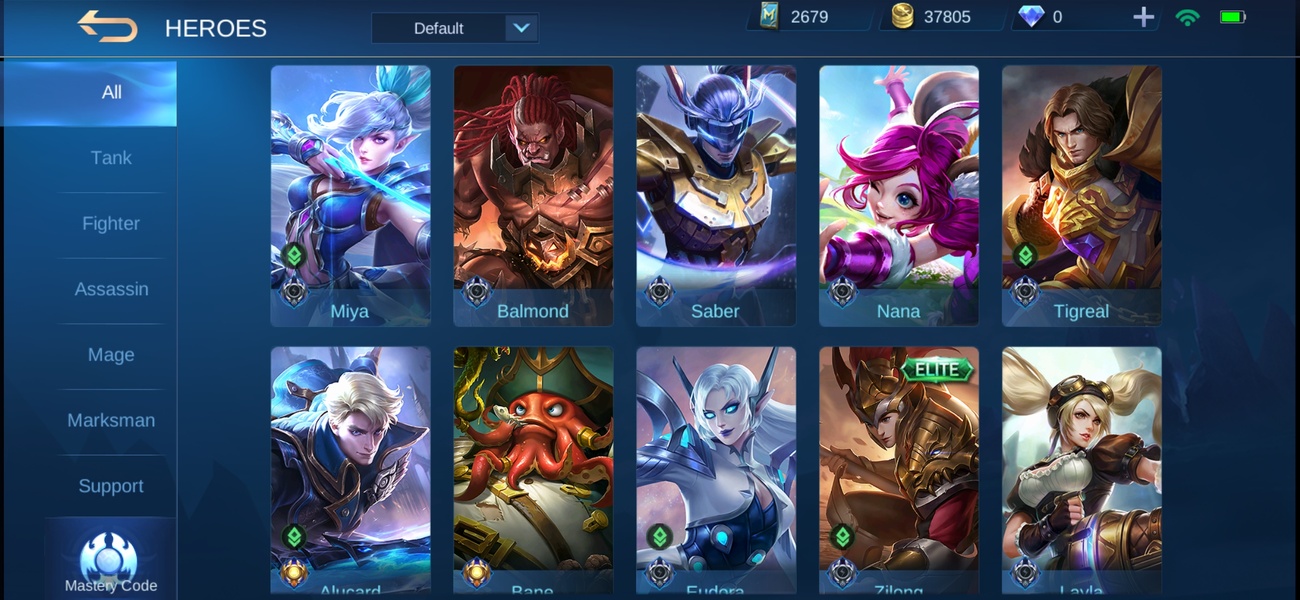This screenshot has width=1300, height=600.
Task: Open the Mastery Code menu
Action: point(110,562)
